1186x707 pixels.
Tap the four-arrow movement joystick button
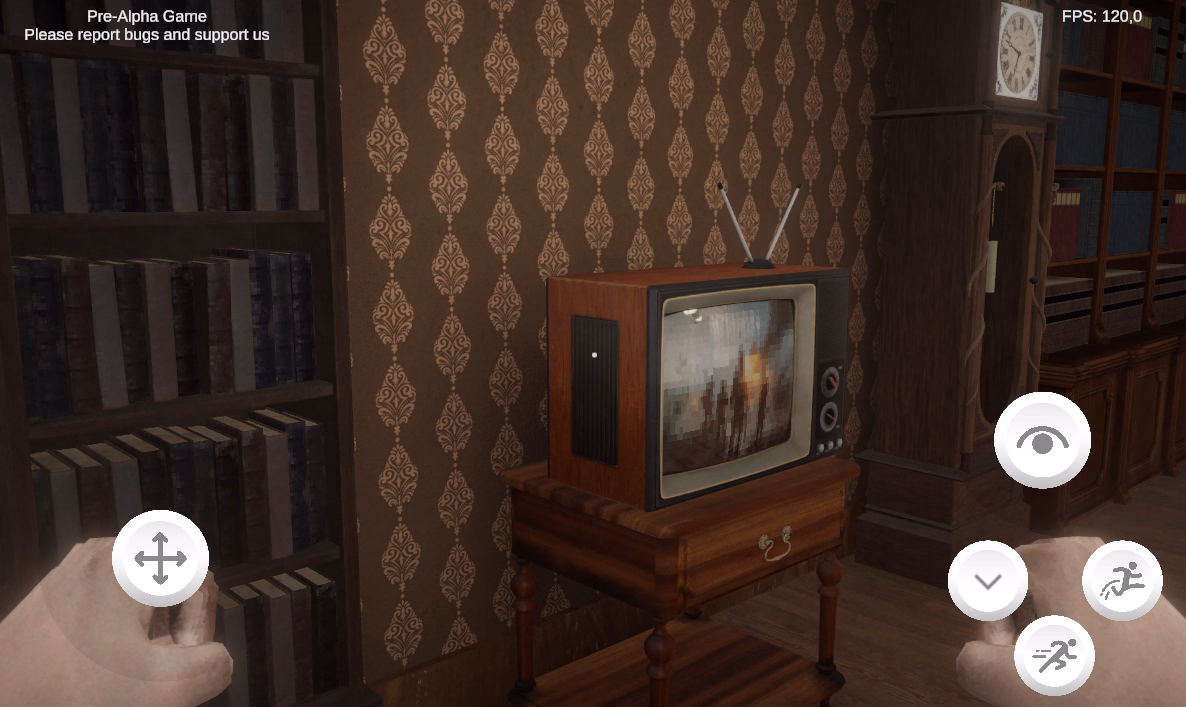click(x=160, y=558)
